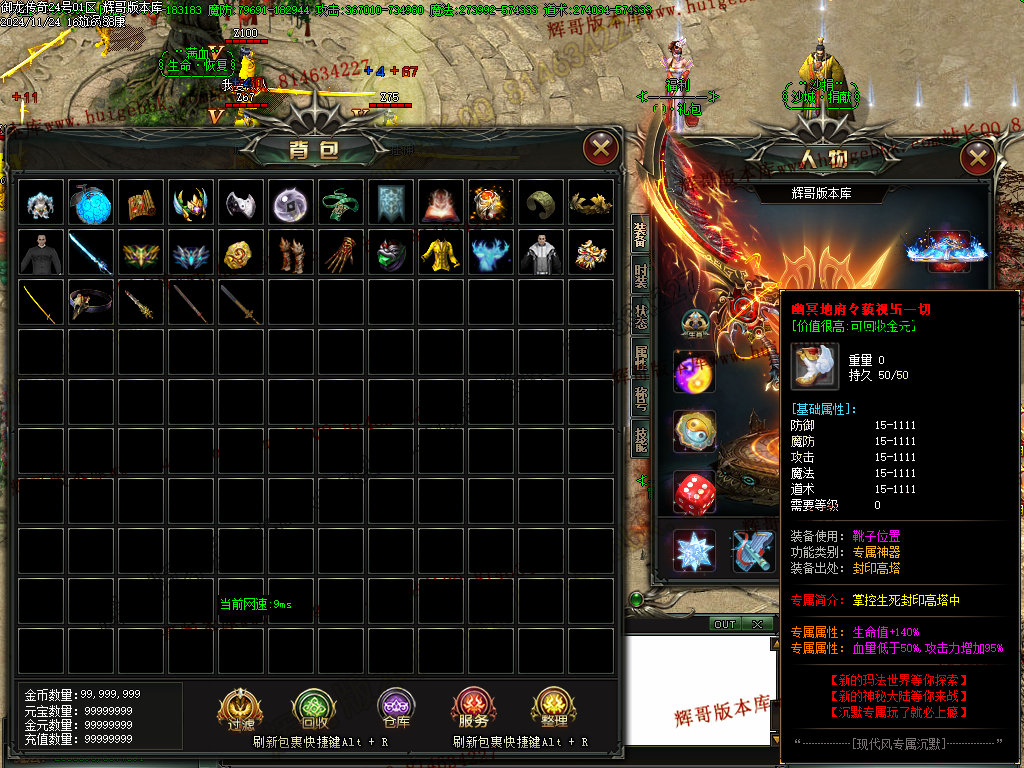Choose the green jade pendant item

[342, 203]
